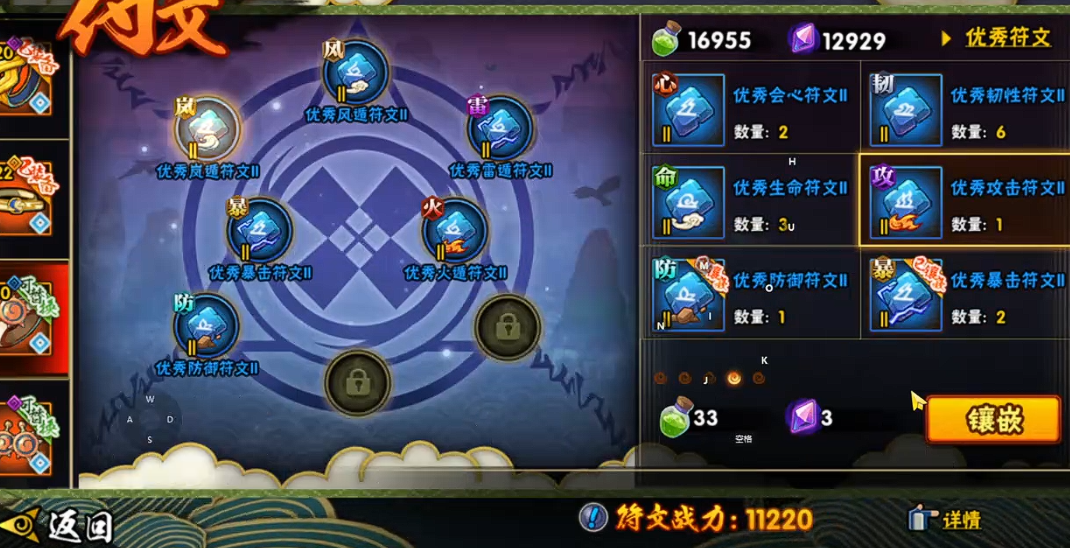Click the blue exclamation icon beside 符文战力
1070x548 pixels.
(x=594, y=518)
